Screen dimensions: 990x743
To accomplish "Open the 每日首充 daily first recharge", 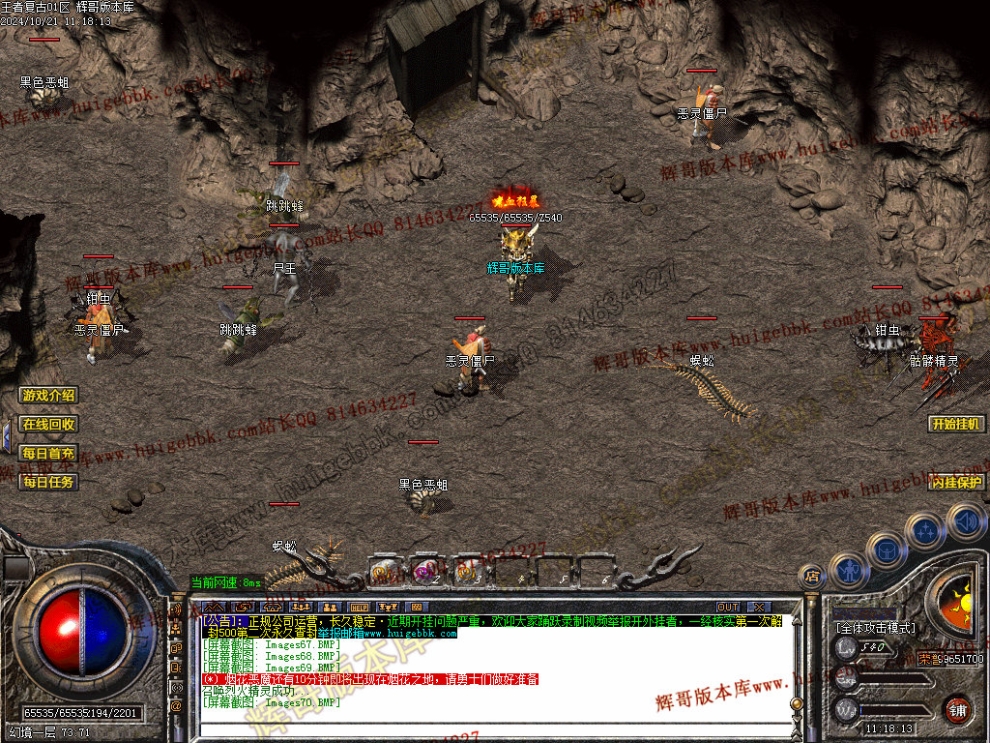I will pyautogui.click(x=49, y=453).
